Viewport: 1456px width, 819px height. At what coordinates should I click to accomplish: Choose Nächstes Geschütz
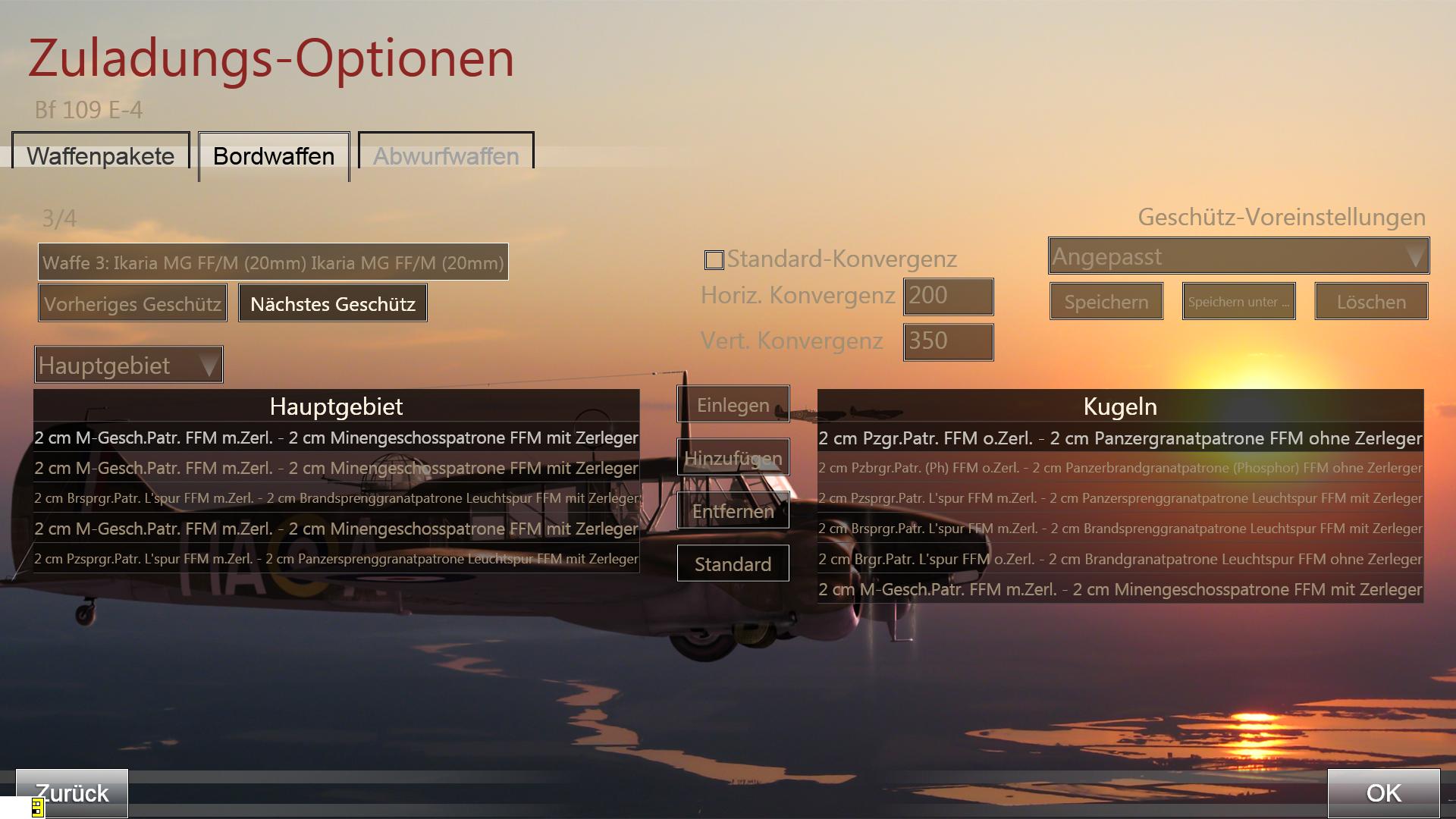pyautogui.click(x=333, y=303)
